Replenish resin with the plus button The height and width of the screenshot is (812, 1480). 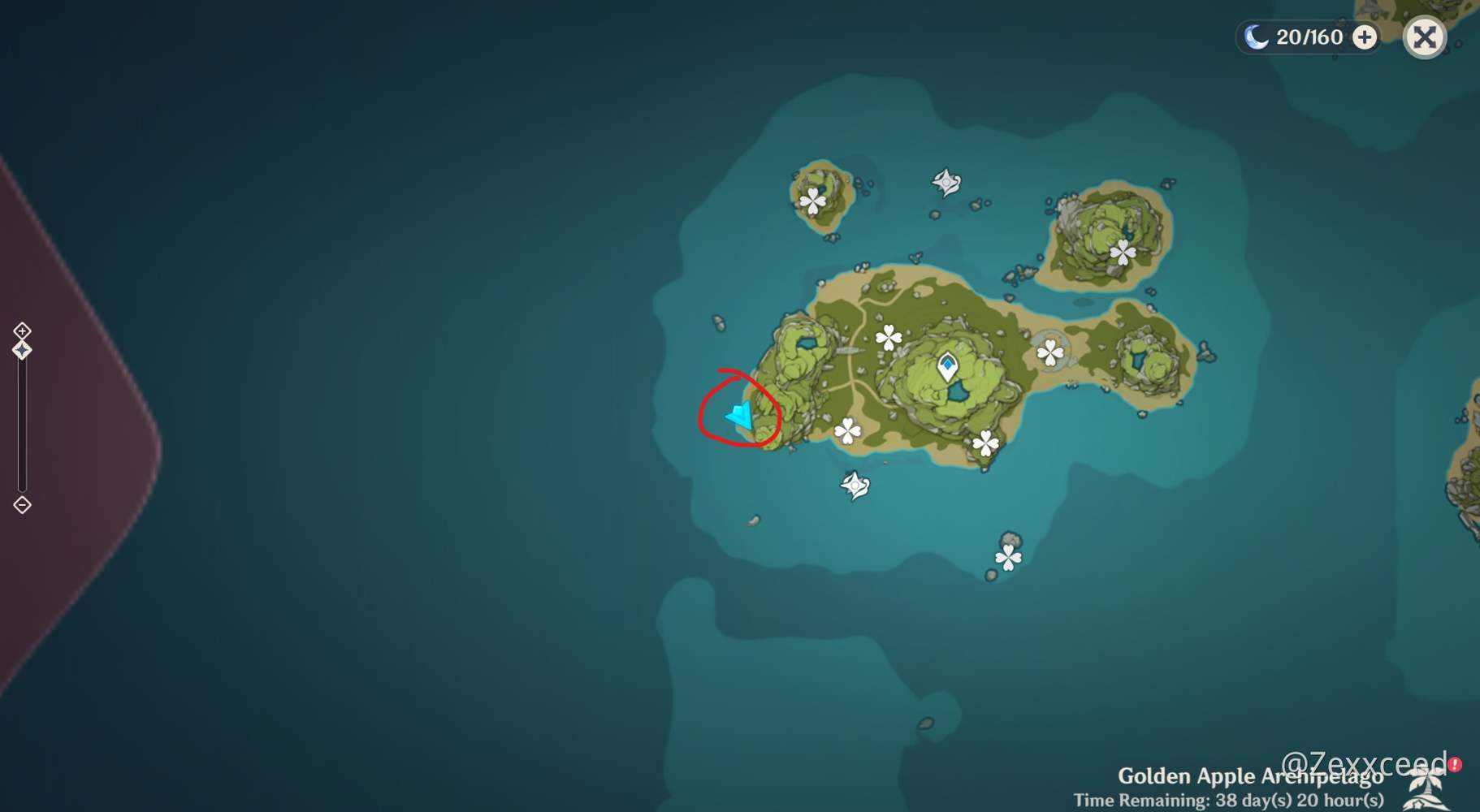point(1364,37)
